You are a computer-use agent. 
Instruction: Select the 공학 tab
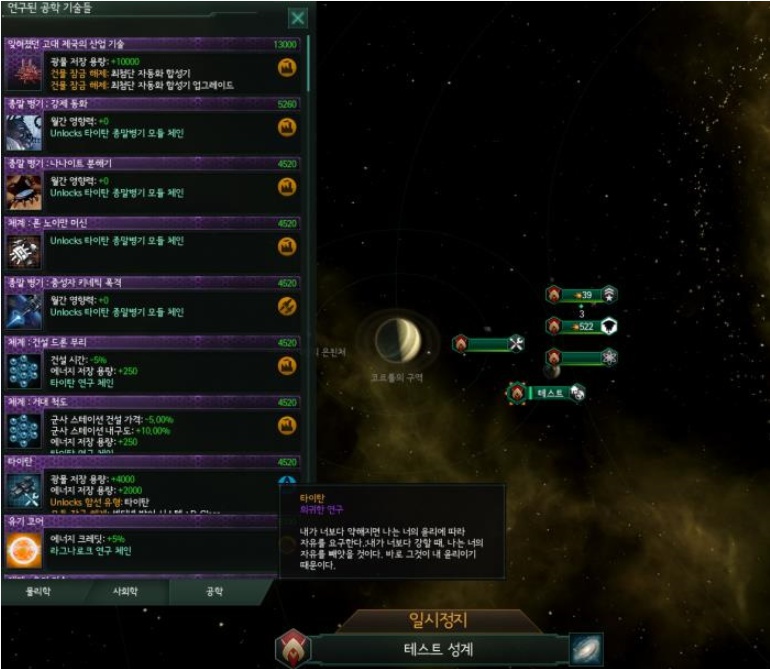point(213,591)
